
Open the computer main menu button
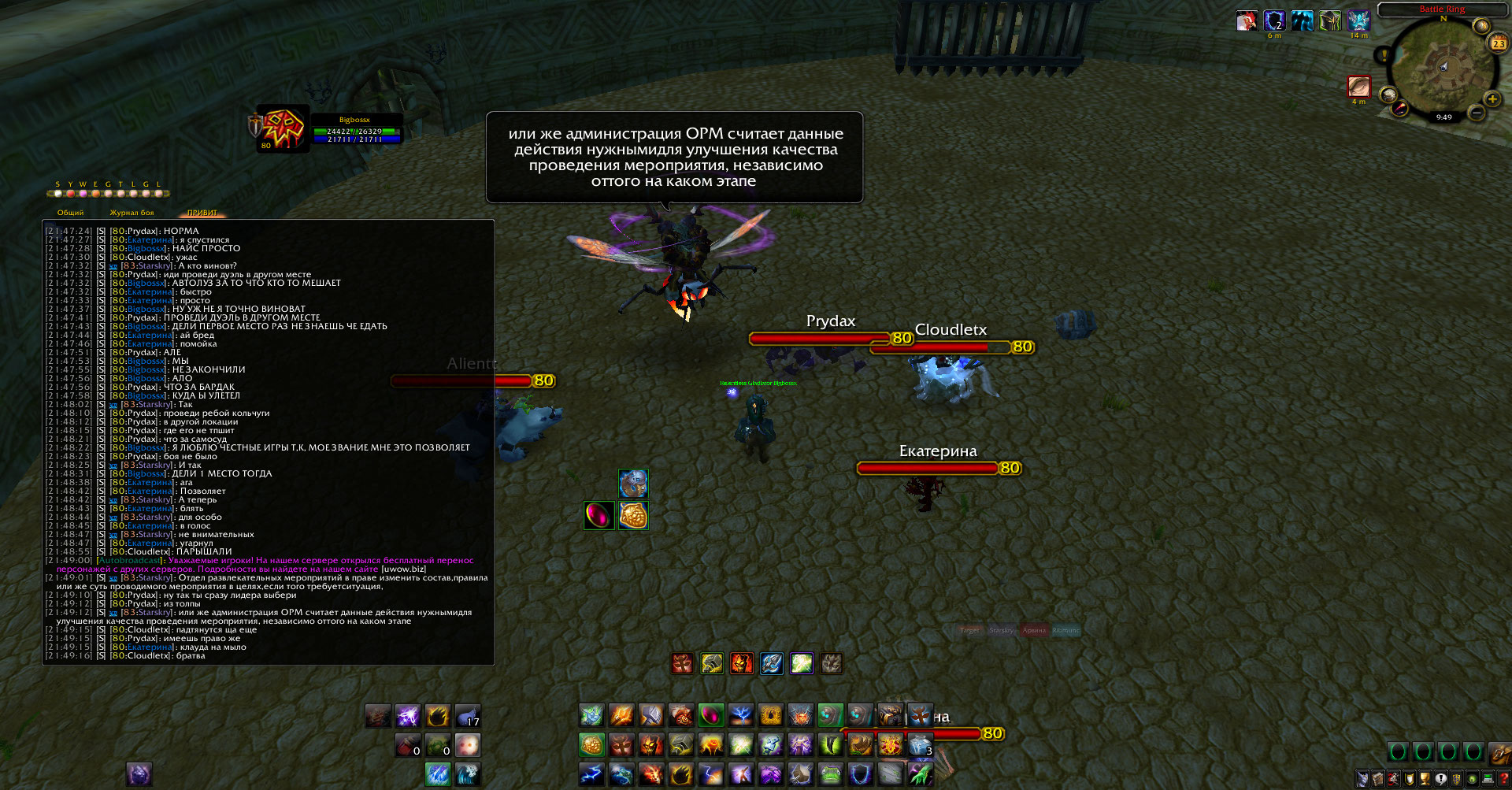[x=1488, y=779]
